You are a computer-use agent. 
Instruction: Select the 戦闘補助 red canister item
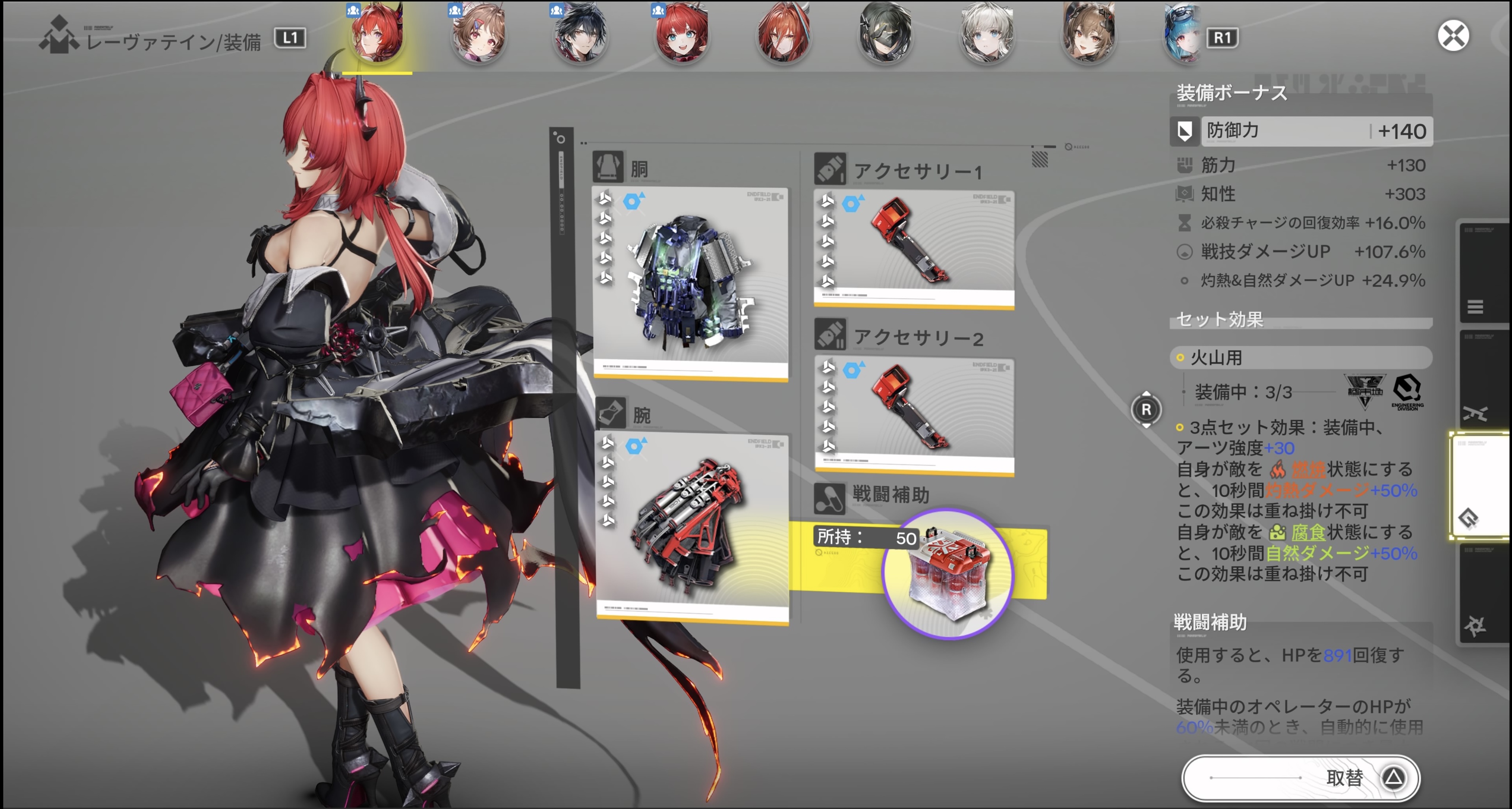coord(948,574)
